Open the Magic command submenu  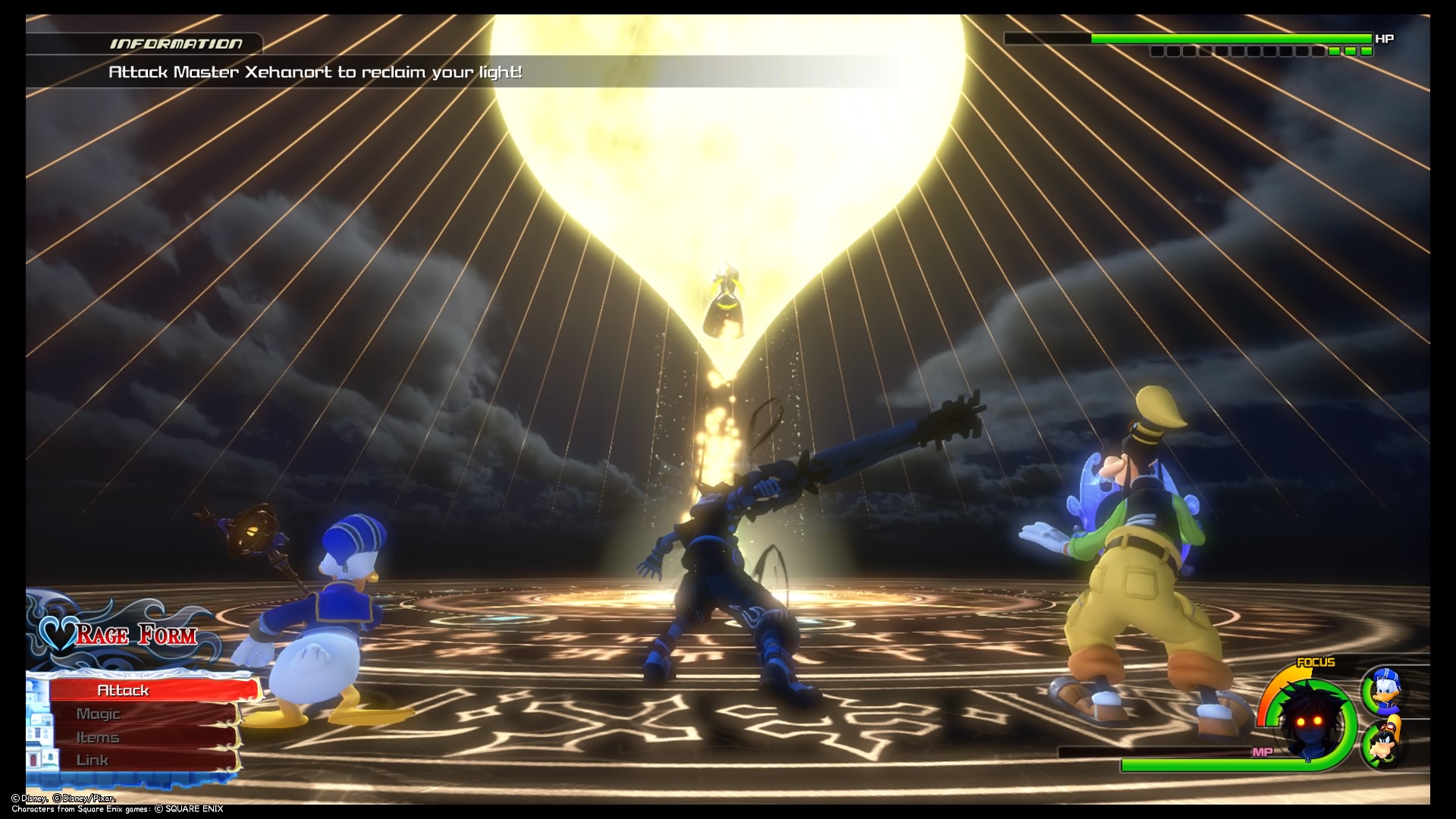pyautogui.click(x=99, y=713)
